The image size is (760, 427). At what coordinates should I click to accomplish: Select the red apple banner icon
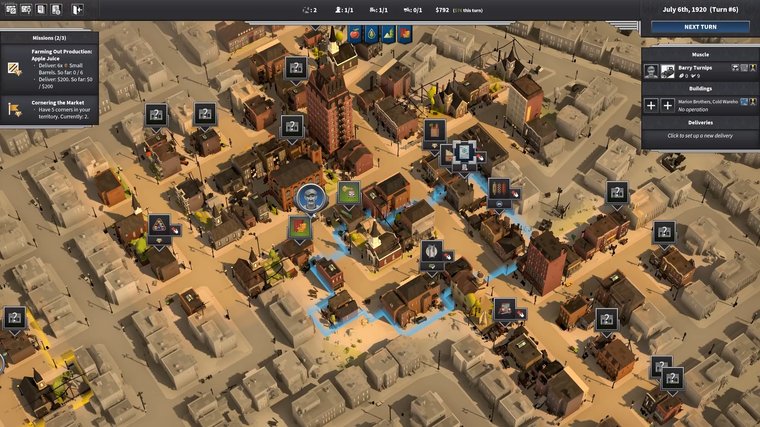(352, 34)
